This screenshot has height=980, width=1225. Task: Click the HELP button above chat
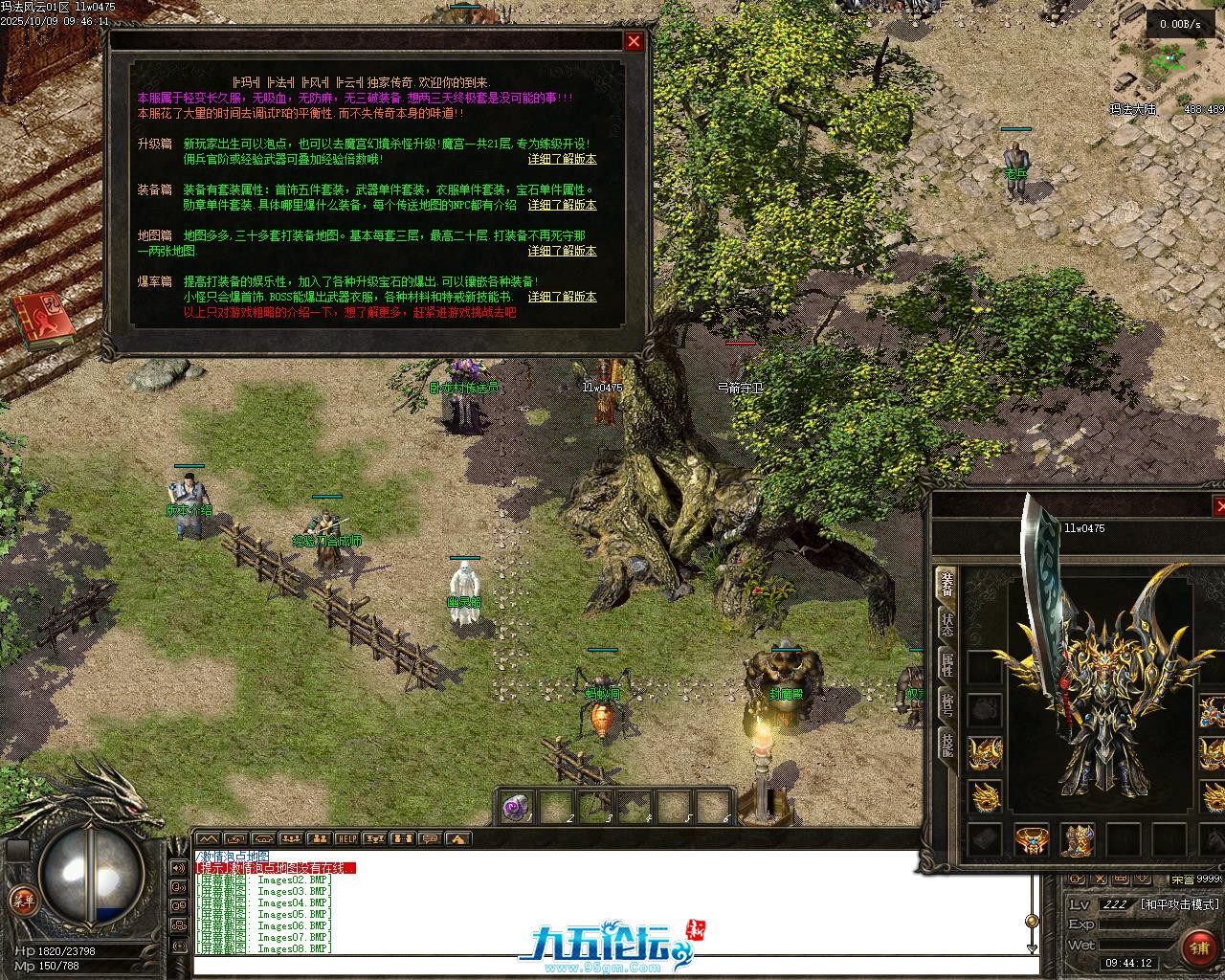coord(347,839)
